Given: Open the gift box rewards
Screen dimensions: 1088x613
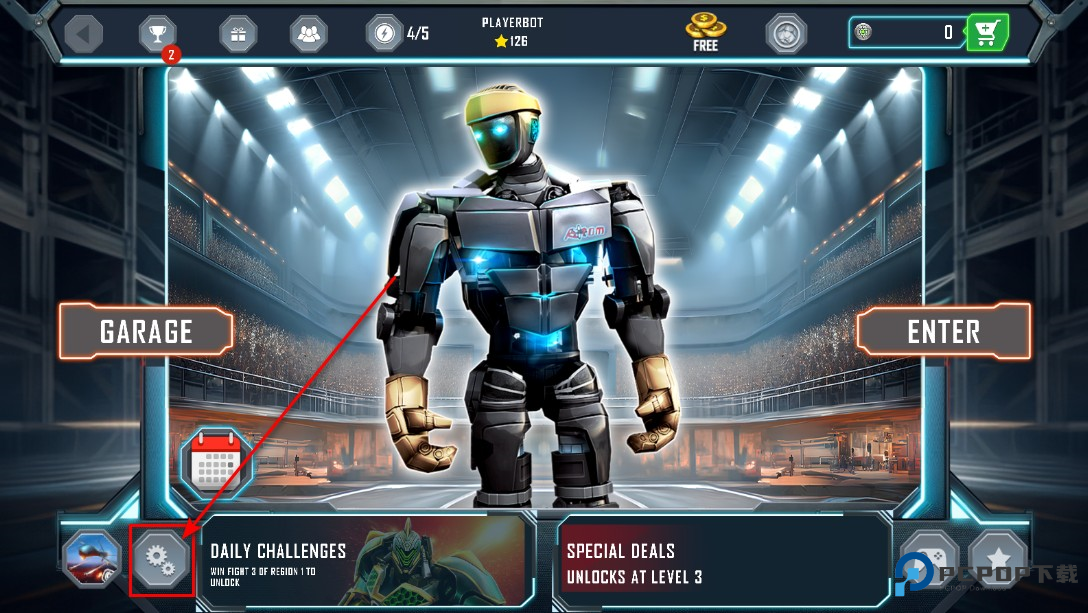Looking at the screenshot, I should pyautogui.click(x=238, y=34).
